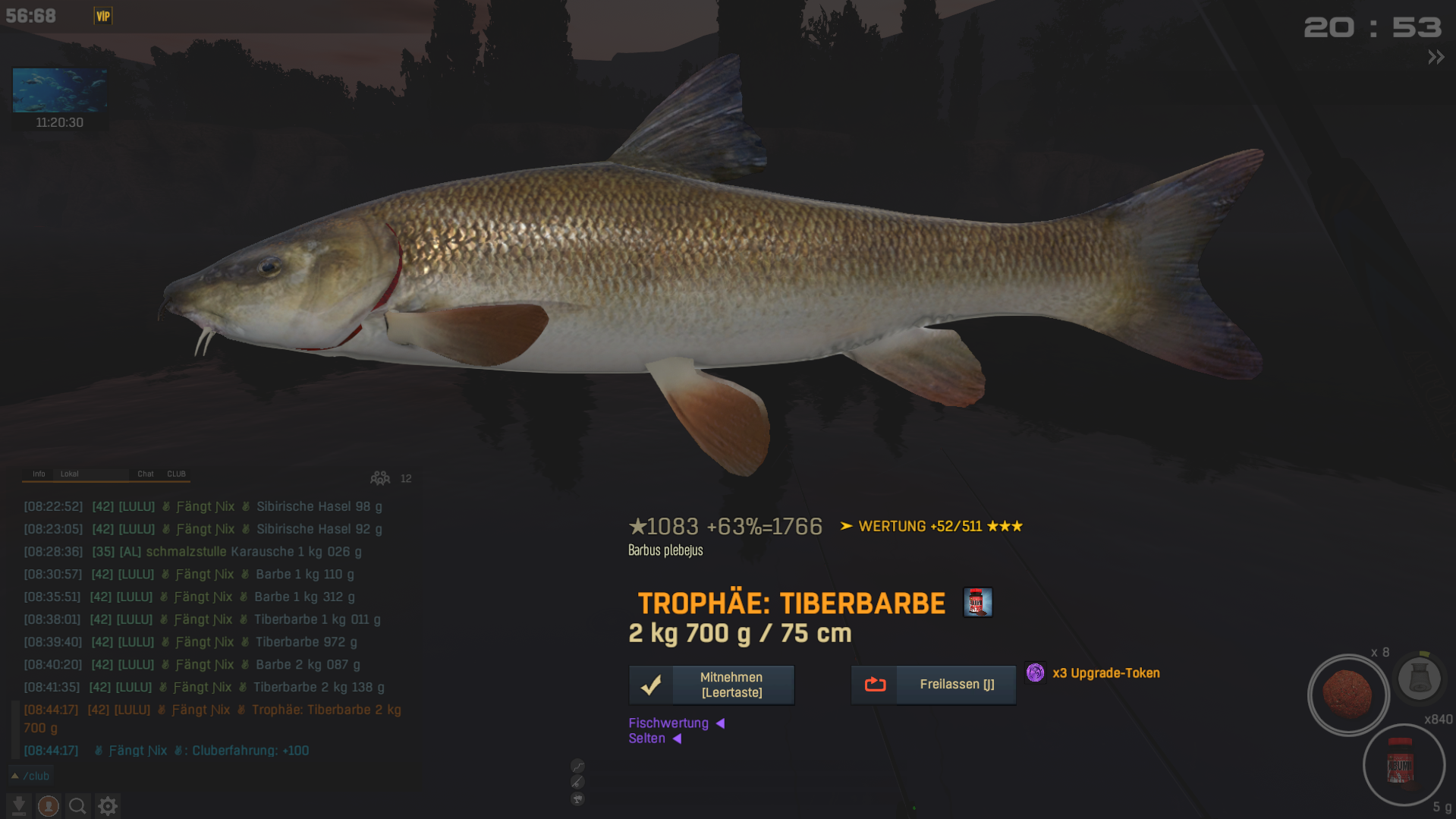Select the red bait jar slot
Viewport: 1456px width, 819px height.
tap(1403, 765)
